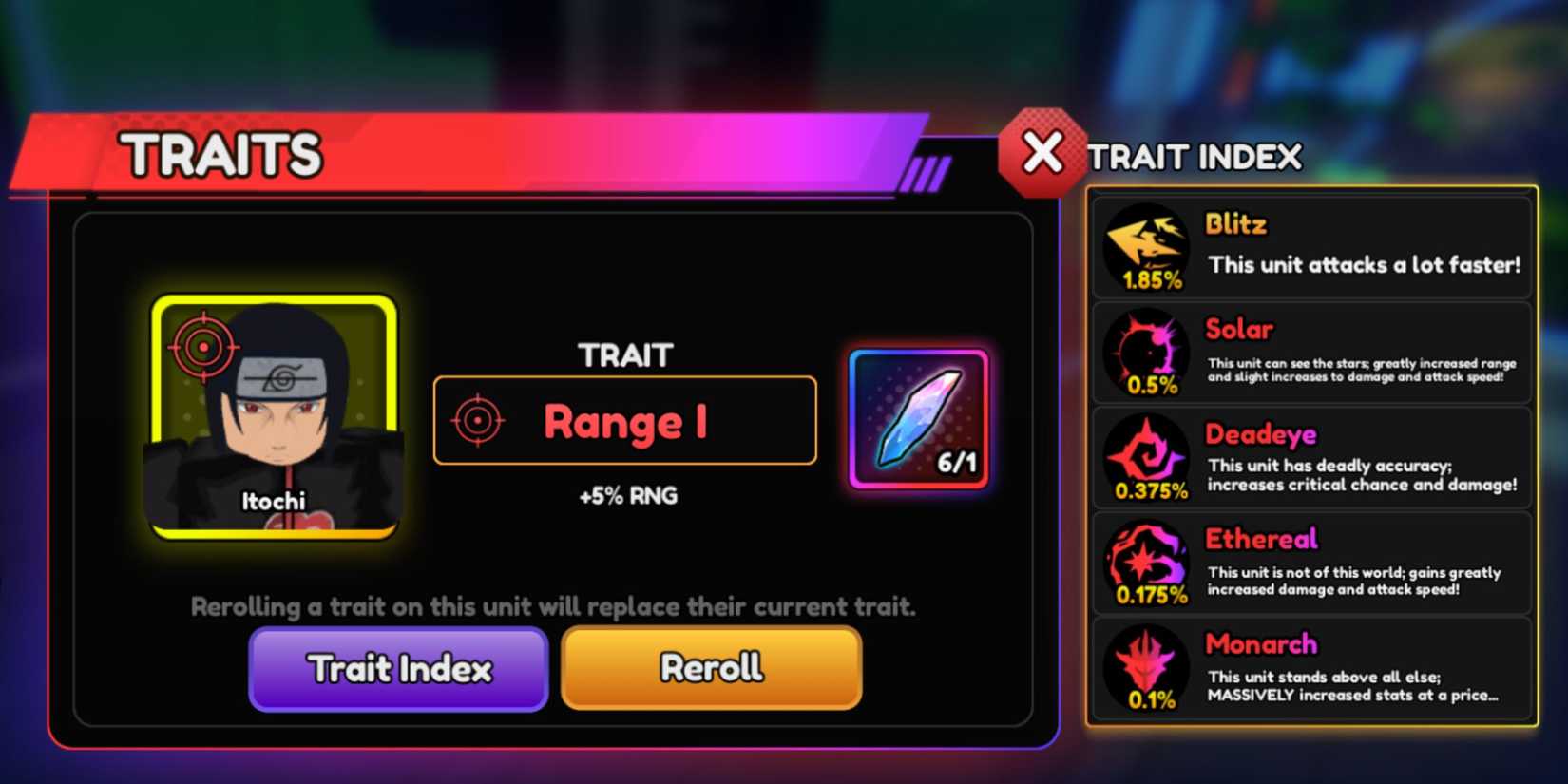The image size is (1568, 784).
Task: Click the Solar trait icon
Action: [1145, 352]
